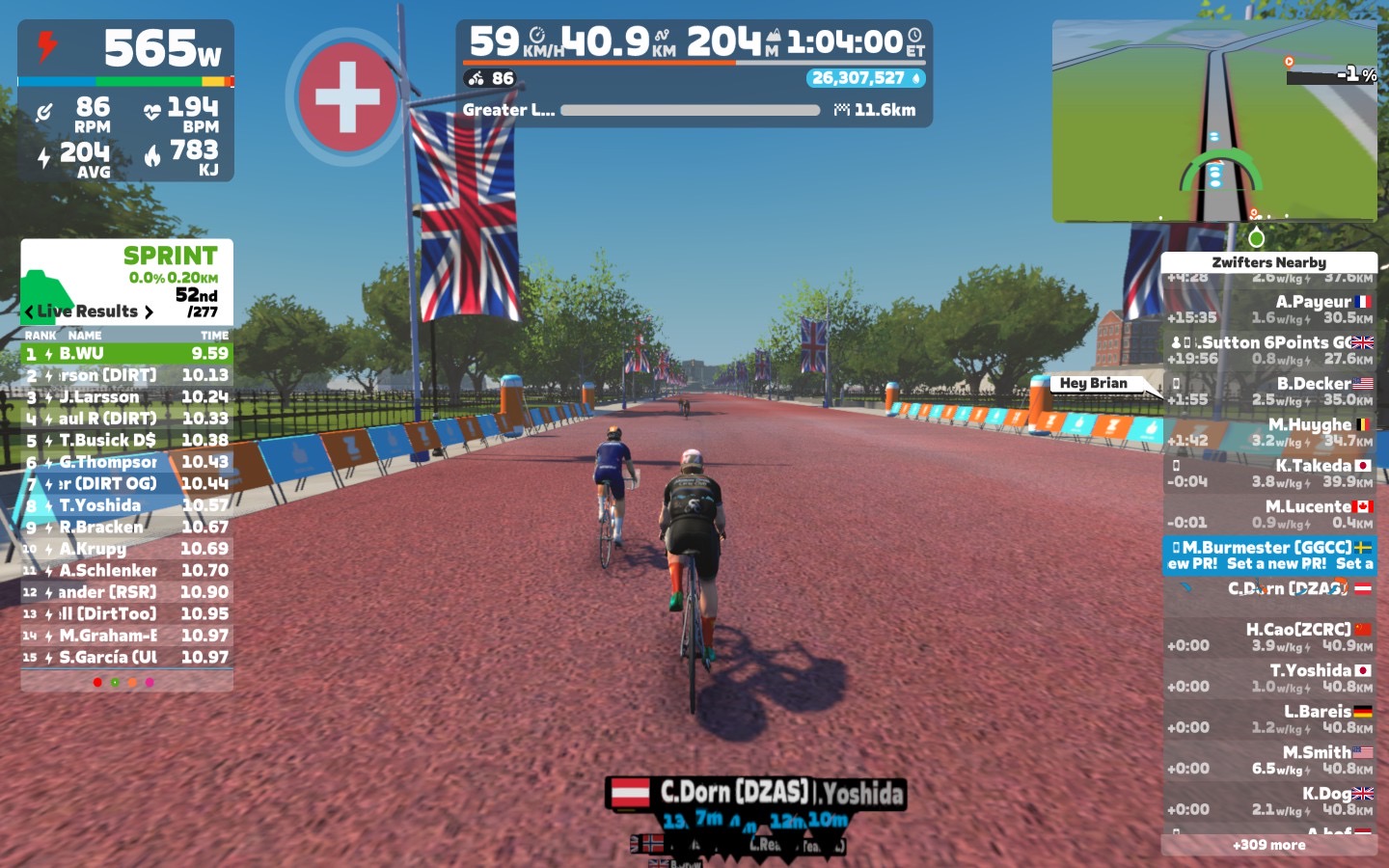Select M.Smith in nearby riders list
The width and height of the screenshot is (1389, 868).
(1268, 760)
